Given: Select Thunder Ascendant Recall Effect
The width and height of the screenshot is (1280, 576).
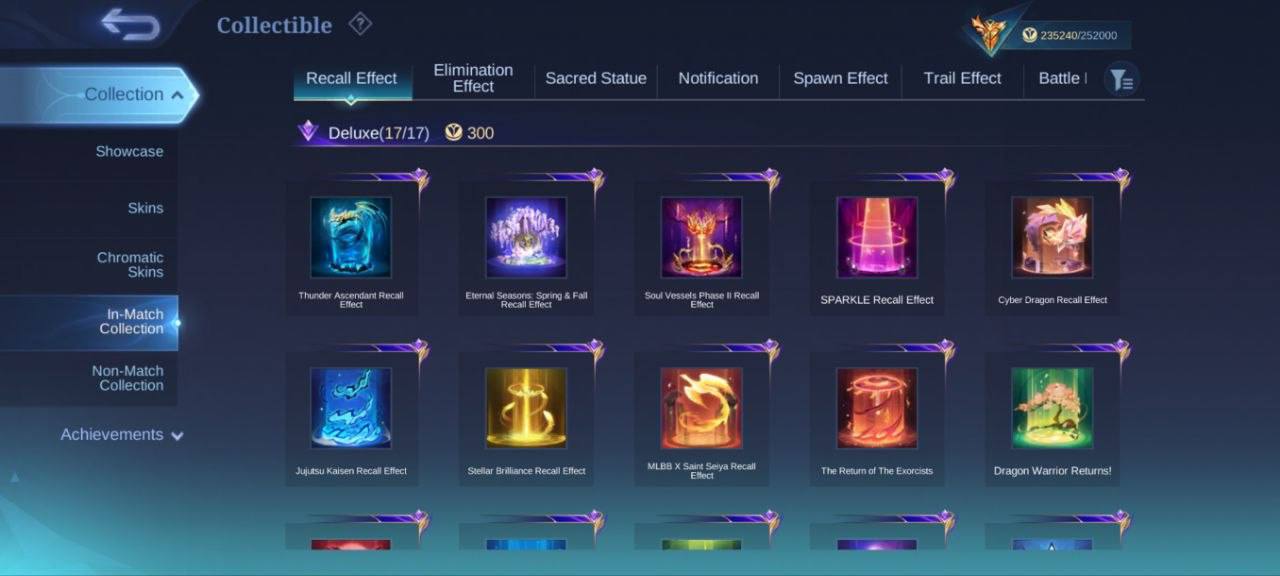Looking at the screenshot, I should tap(351, 245).
